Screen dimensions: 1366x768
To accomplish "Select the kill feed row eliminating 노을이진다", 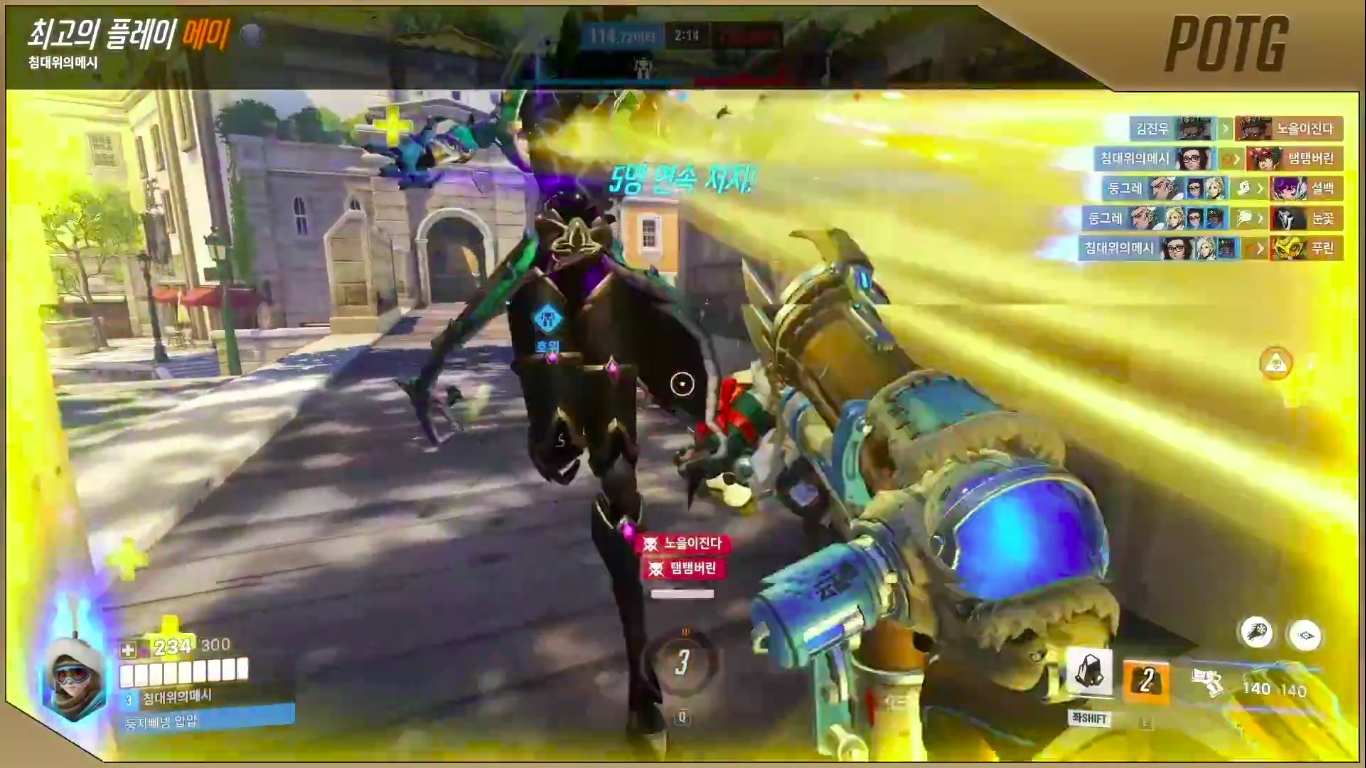I will point(1236,128).
